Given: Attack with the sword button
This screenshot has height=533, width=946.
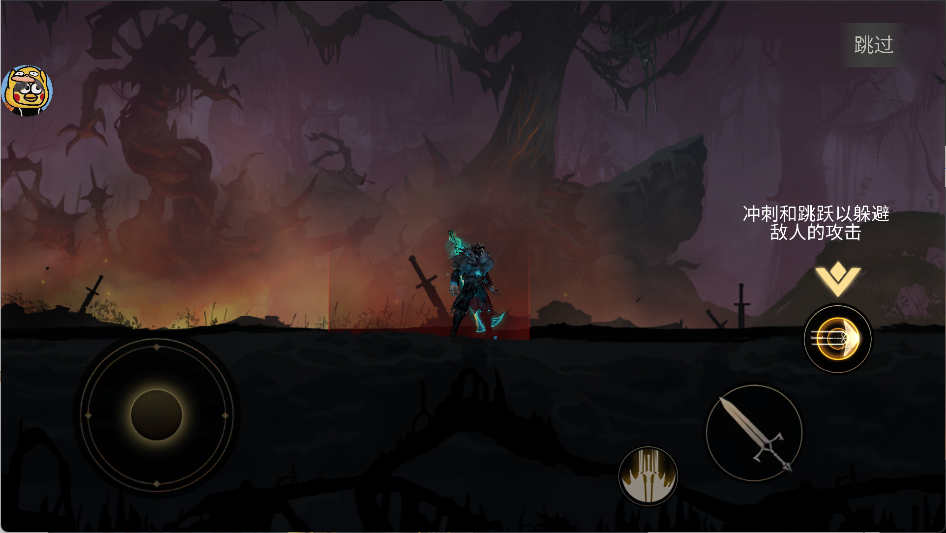Looking at the screenshot, I should tap(754, 432).
